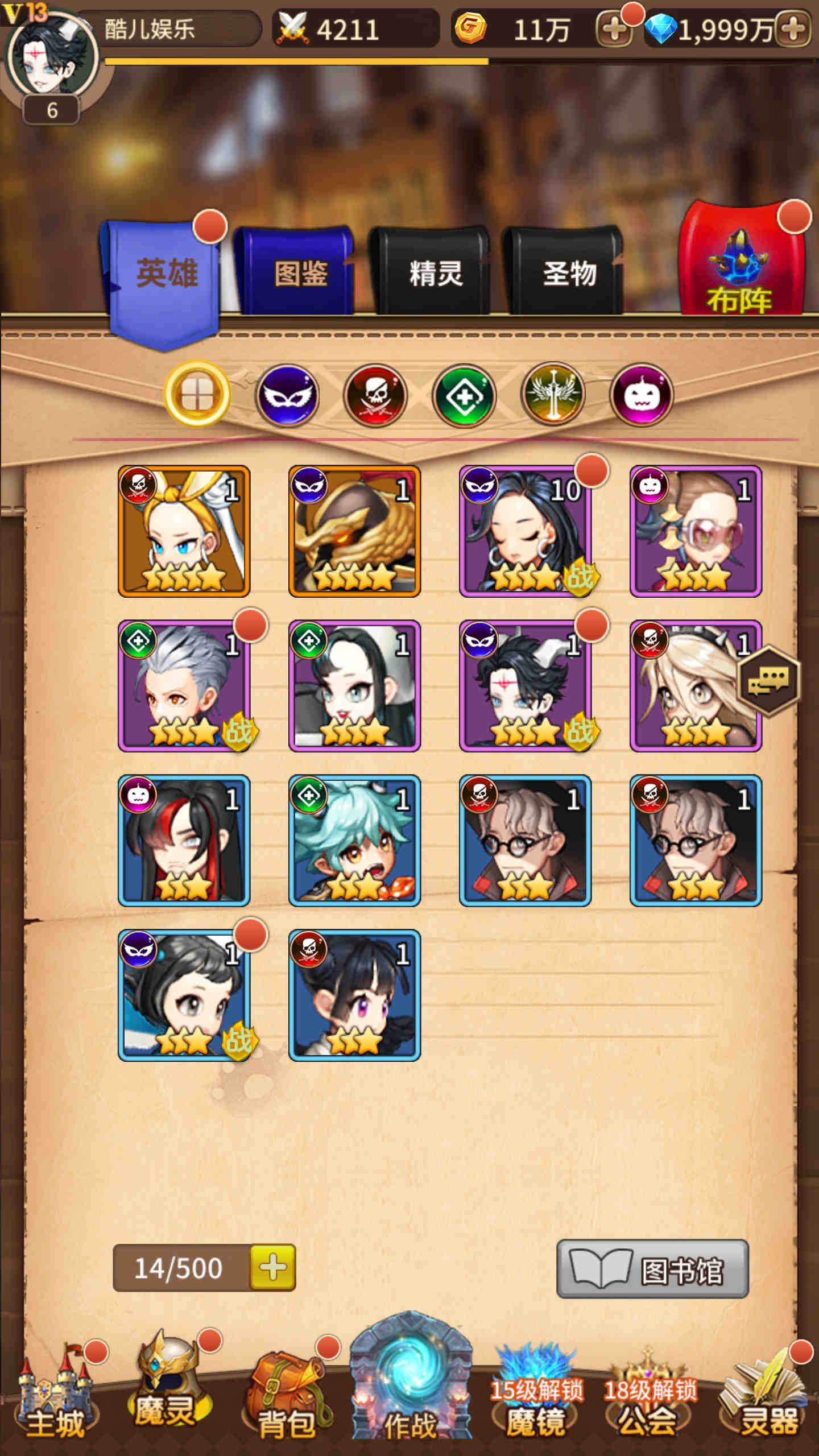Select the blonde bunny-ribbon four-star hero
Screen dimensions: 819x1456
(x=184, y=531)
